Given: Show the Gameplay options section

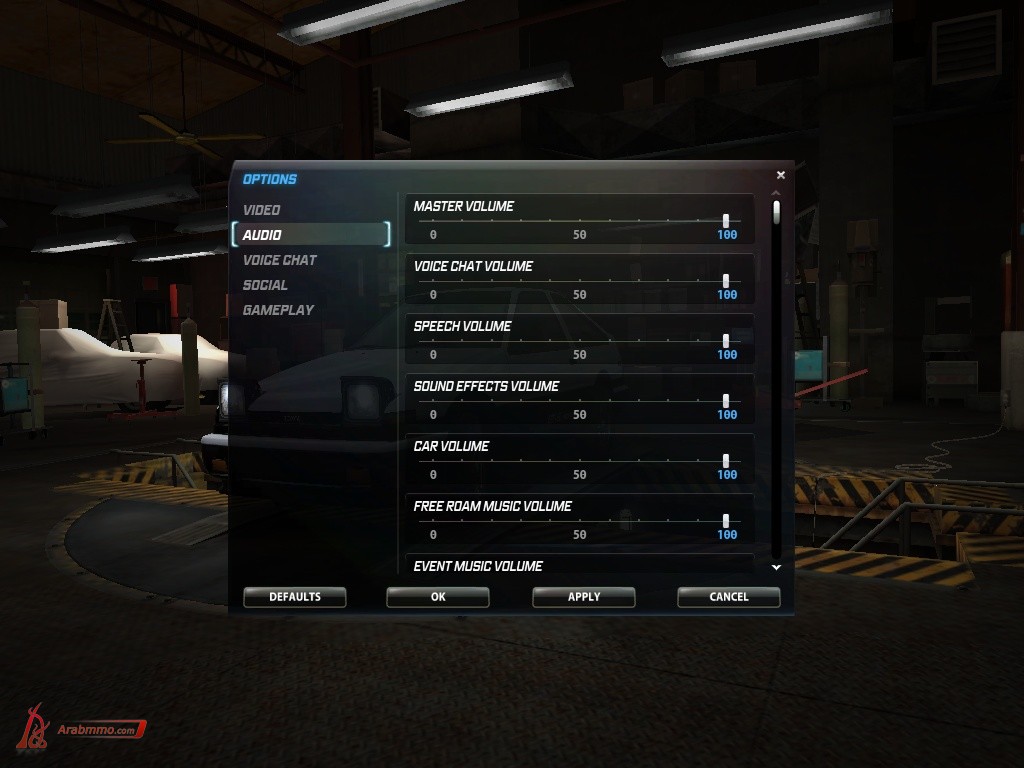Looking at the screenshot, I should pyautogui.click(x=278, y=310).
